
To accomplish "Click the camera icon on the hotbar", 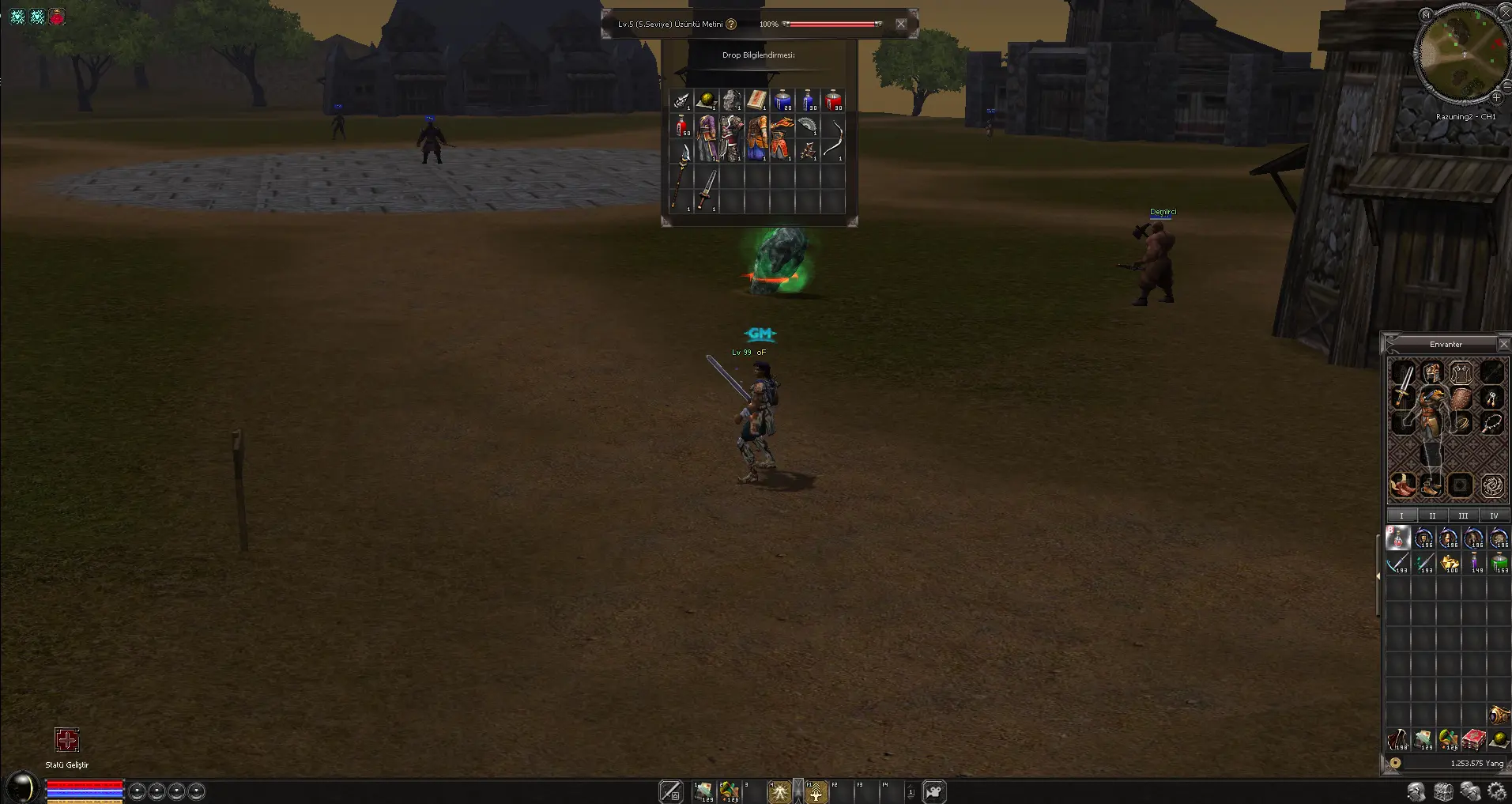I will (934, 791).
